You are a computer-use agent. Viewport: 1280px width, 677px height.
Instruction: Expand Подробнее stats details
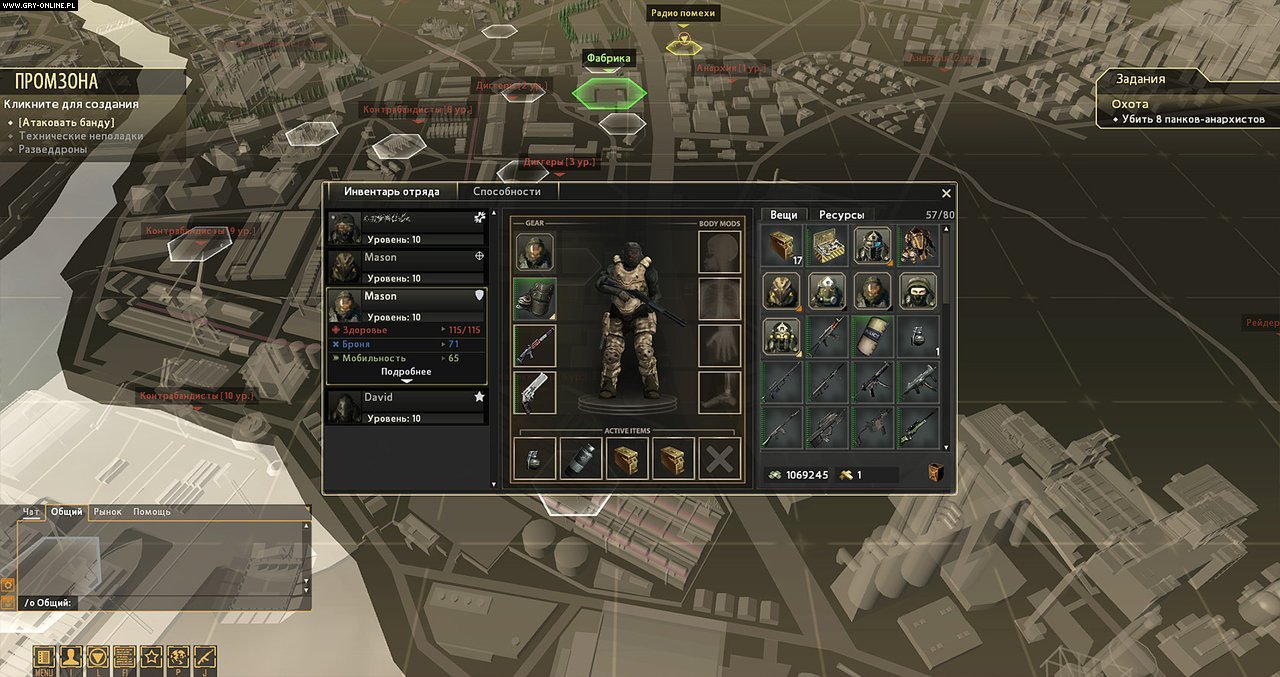coord(406,373)
